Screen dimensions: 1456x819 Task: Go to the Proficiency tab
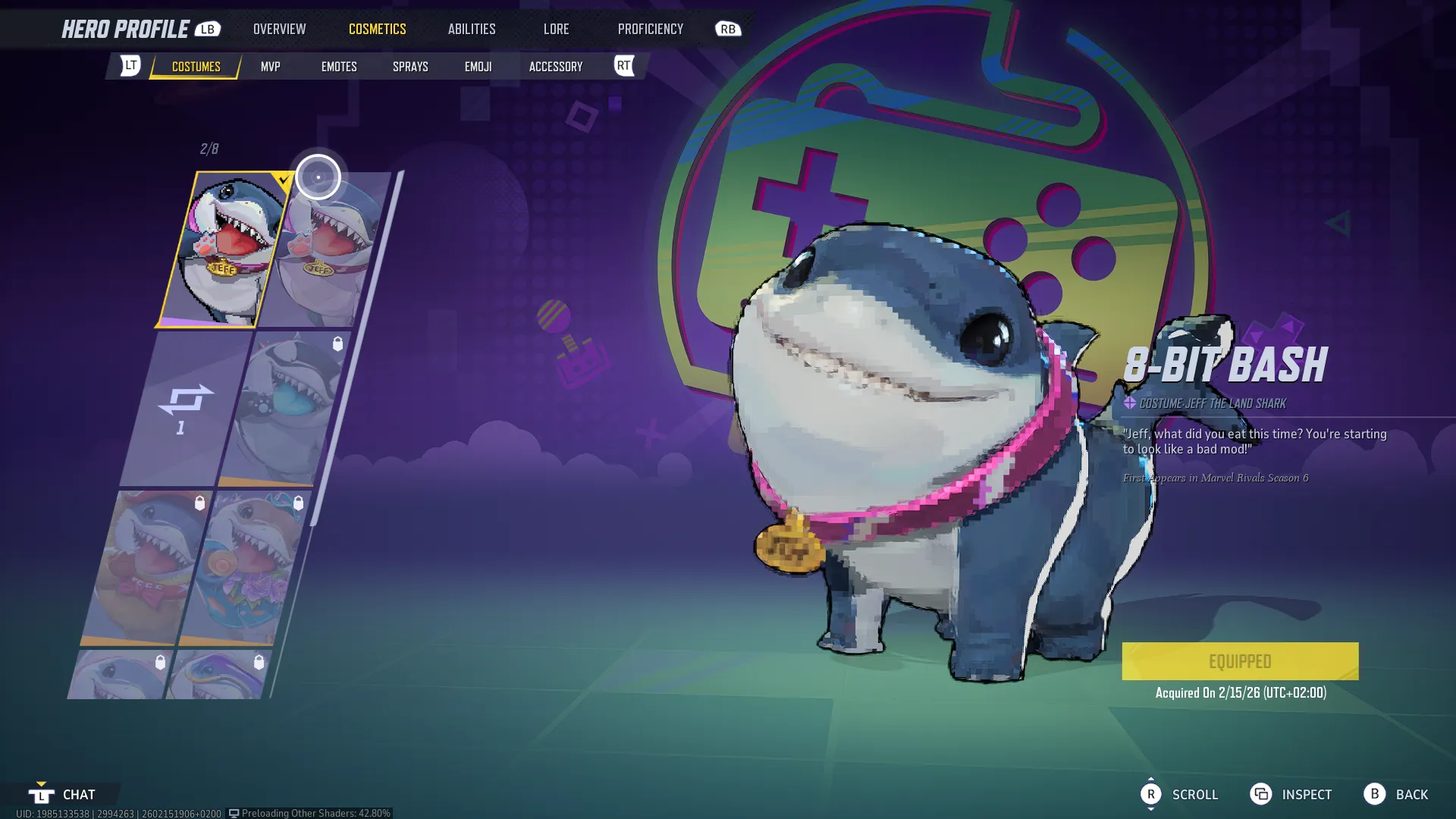[650, 29]
